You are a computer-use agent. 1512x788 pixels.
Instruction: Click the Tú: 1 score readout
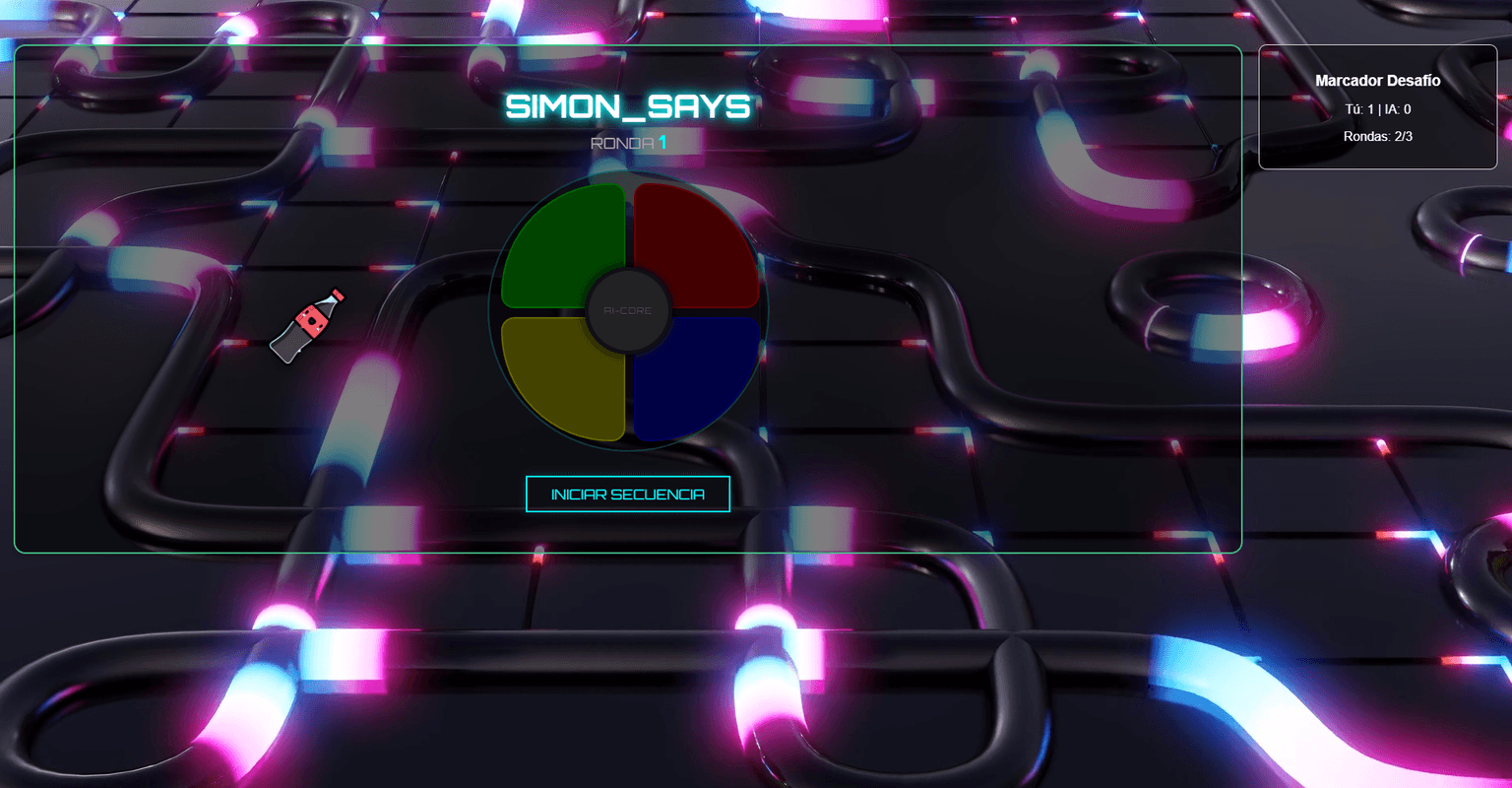(x=1360, y=108)
